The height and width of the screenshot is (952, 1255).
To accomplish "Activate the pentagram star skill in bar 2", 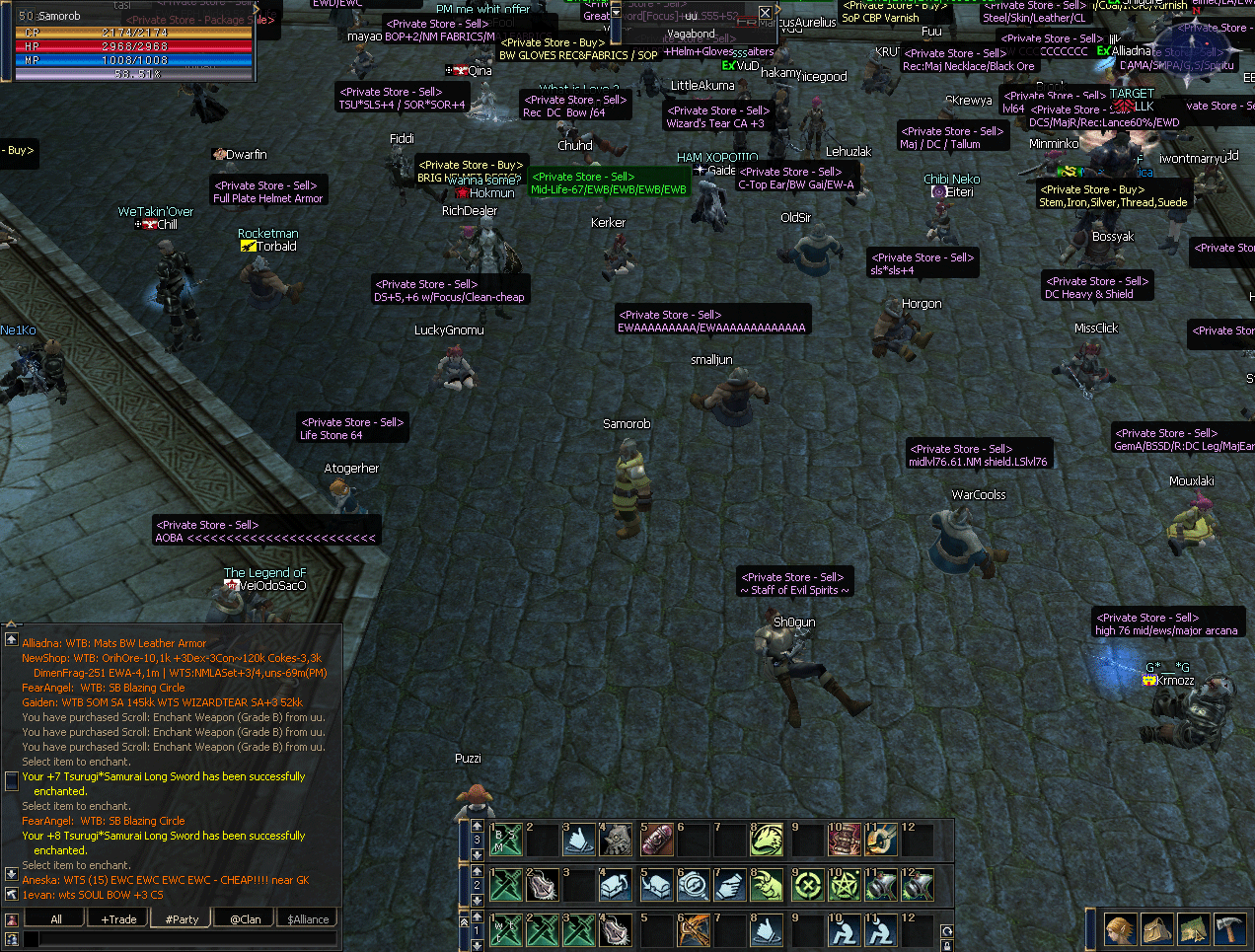I will pos(844,885).
